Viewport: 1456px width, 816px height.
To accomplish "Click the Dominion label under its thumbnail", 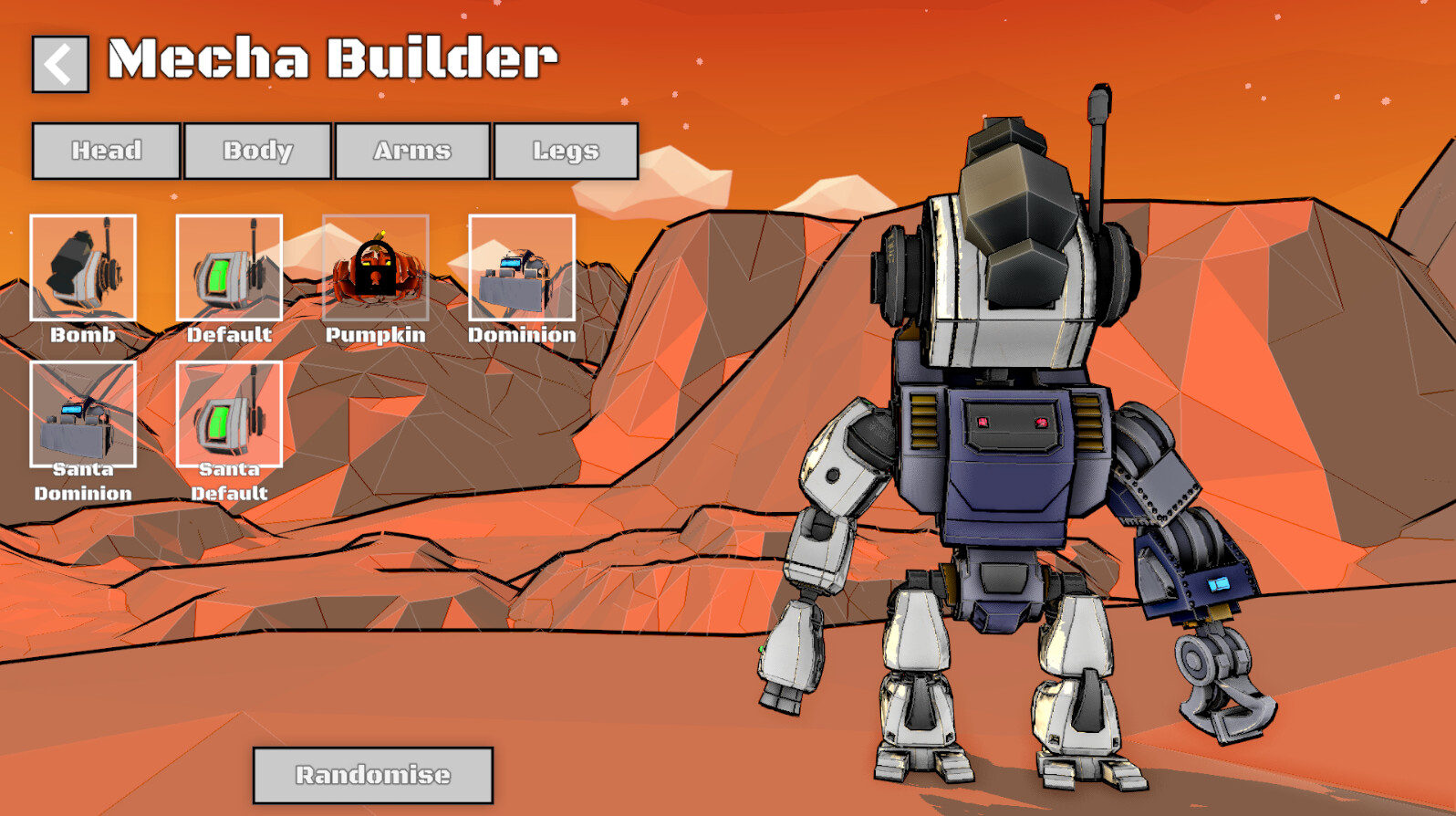I will click(x=521, y=336).
